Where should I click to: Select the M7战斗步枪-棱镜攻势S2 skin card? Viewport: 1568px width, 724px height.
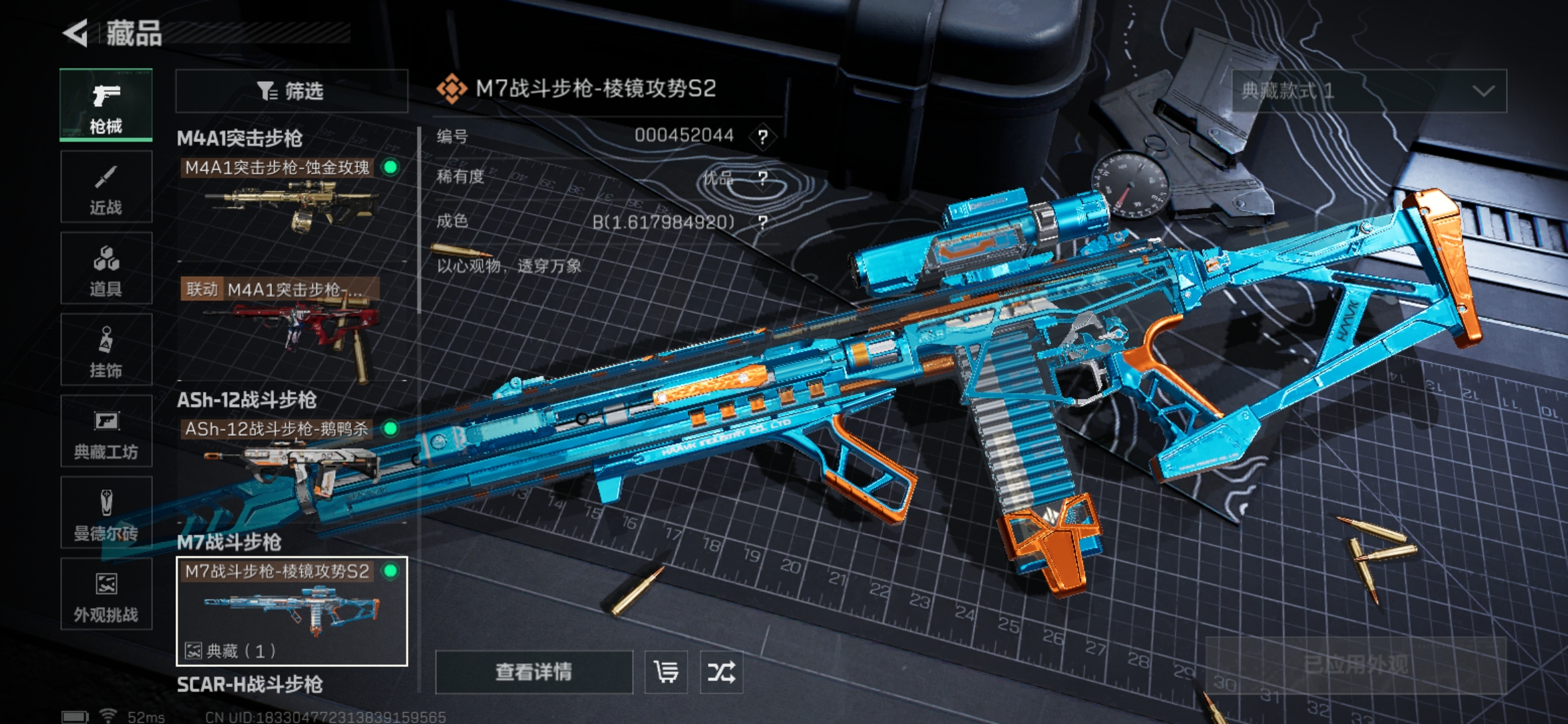(x=291, y=611)
